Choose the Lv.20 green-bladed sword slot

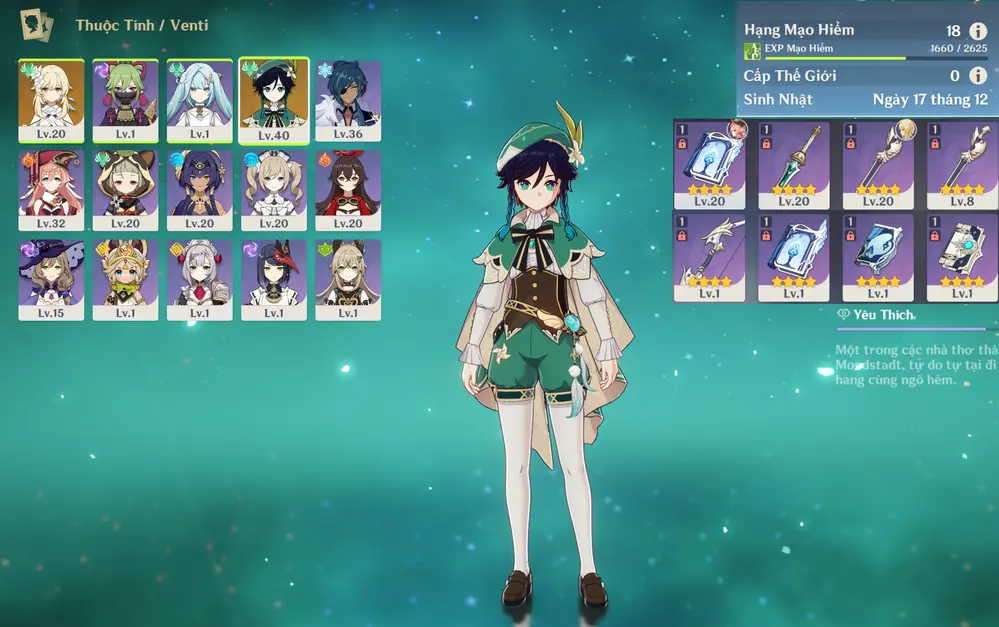(794, 158)
